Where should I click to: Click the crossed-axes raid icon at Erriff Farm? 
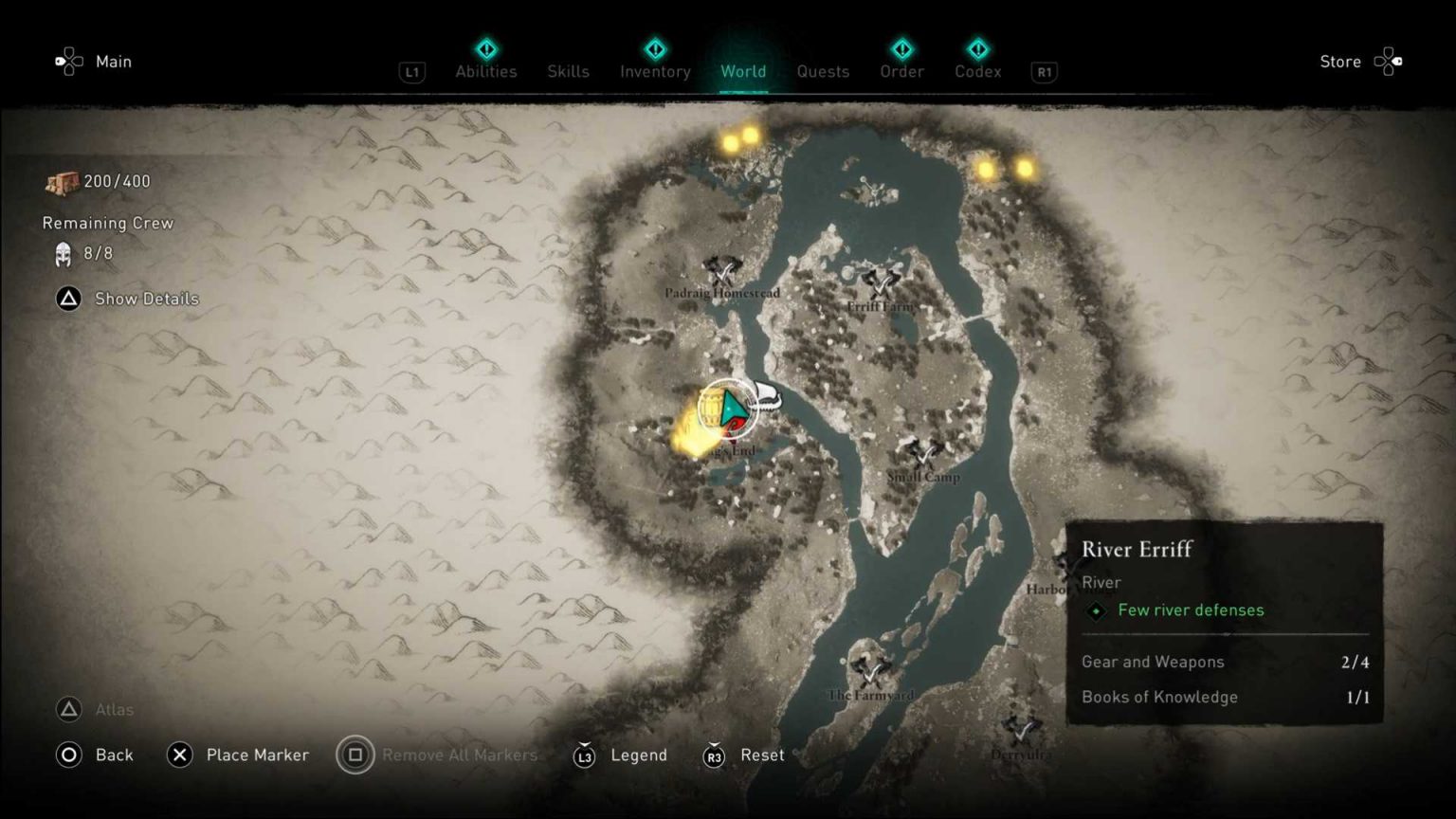pos(880,284)
